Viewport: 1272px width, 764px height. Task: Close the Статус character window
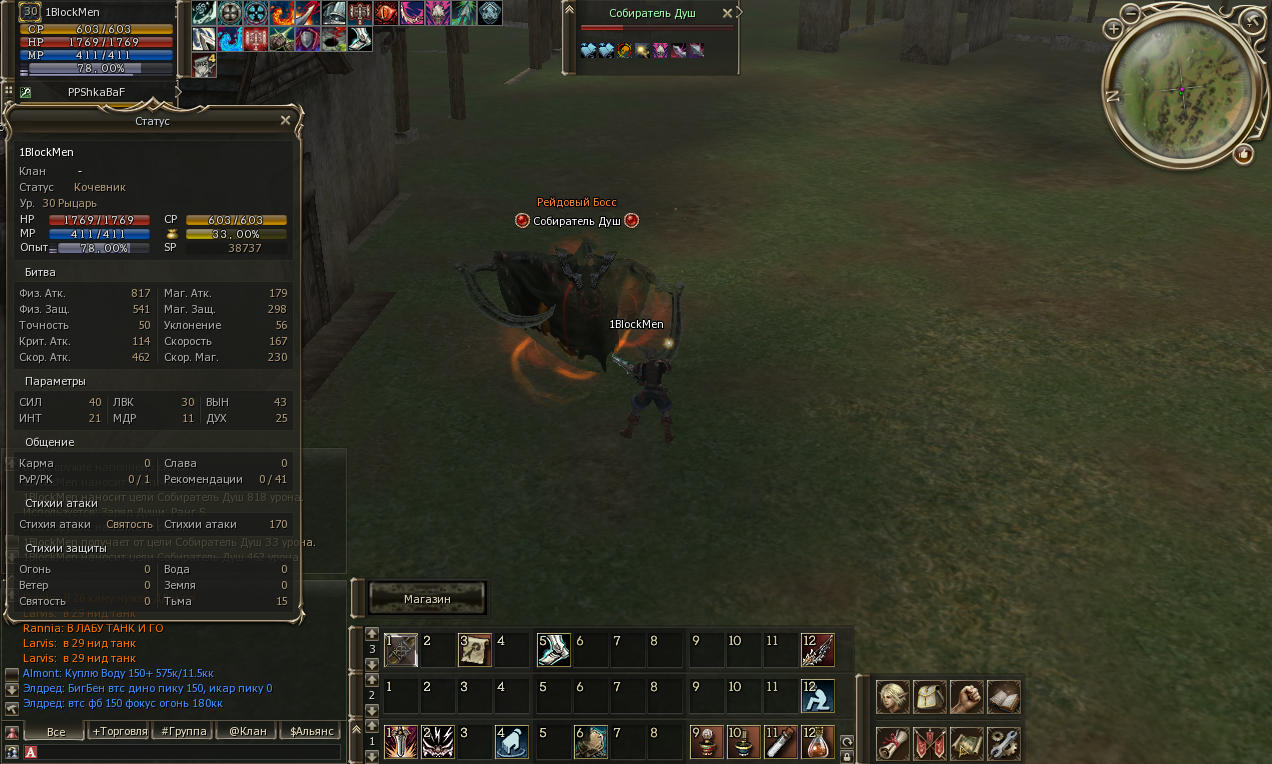click(x=285, y=120)
